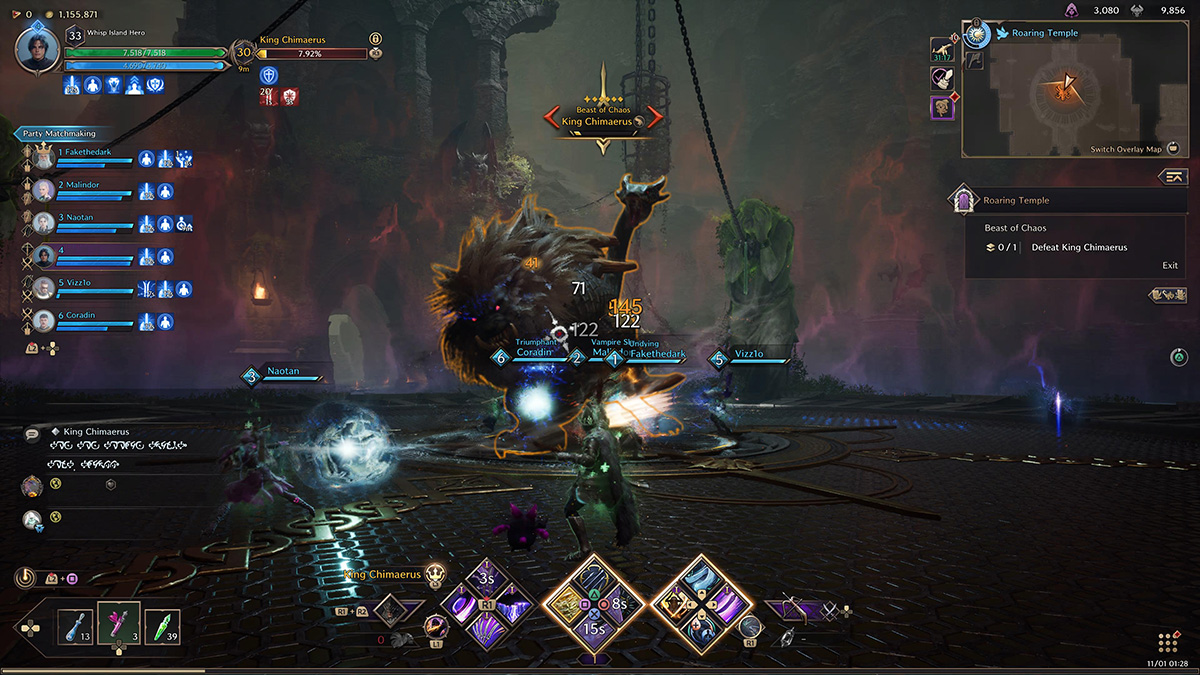This screenshot has width=1200, height=675.
Task: Select the blue potion slot with 13
Action: coord(76,627)
